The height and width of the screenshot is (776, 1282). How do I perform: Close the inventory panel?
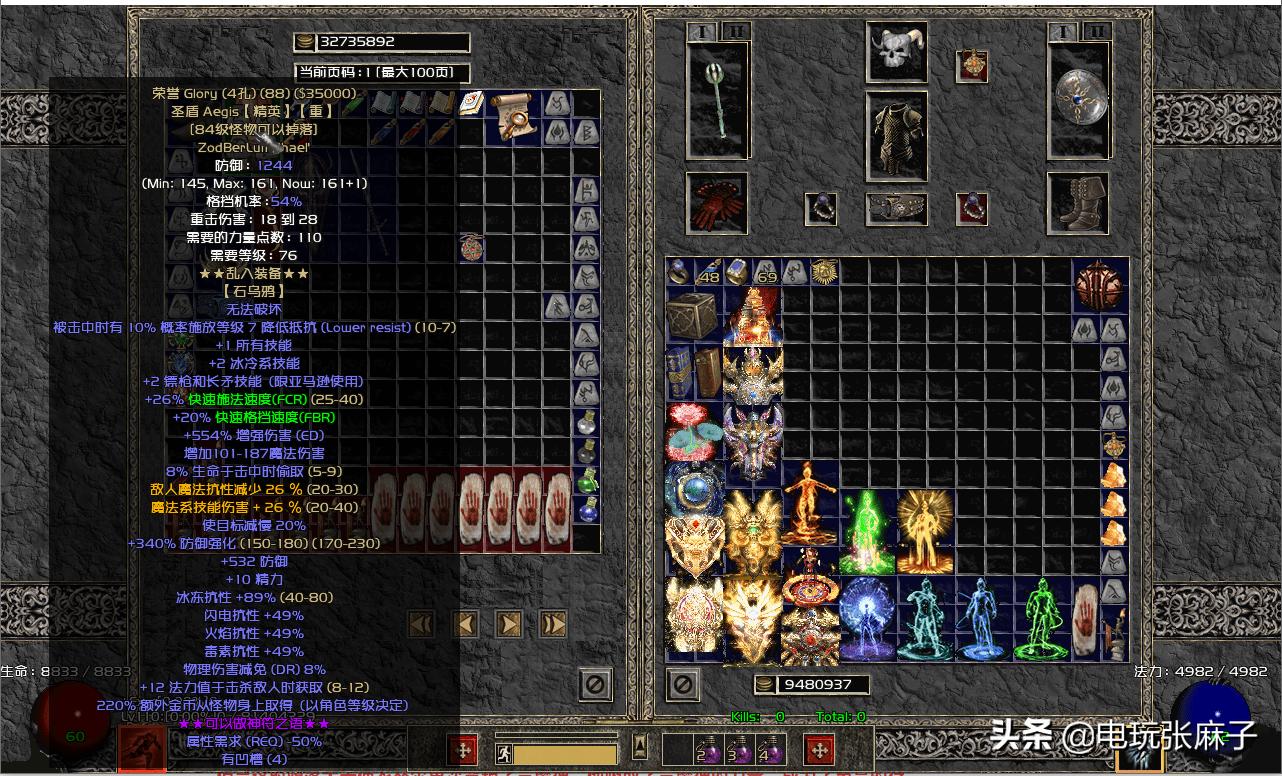(x=683, y=685)
